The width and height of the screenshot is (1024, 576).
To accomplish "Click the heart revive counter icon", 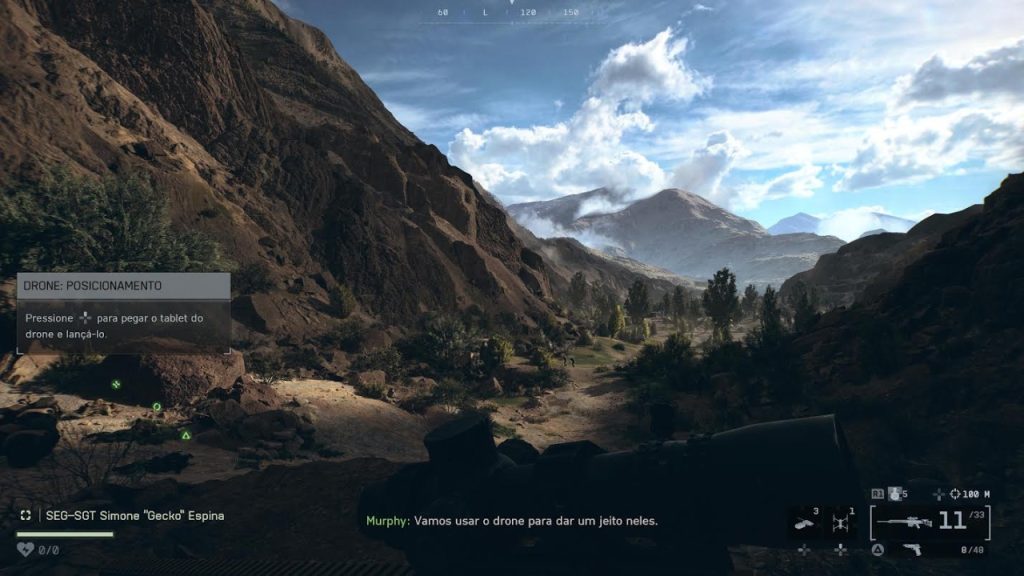I will [x=25, y=549].
